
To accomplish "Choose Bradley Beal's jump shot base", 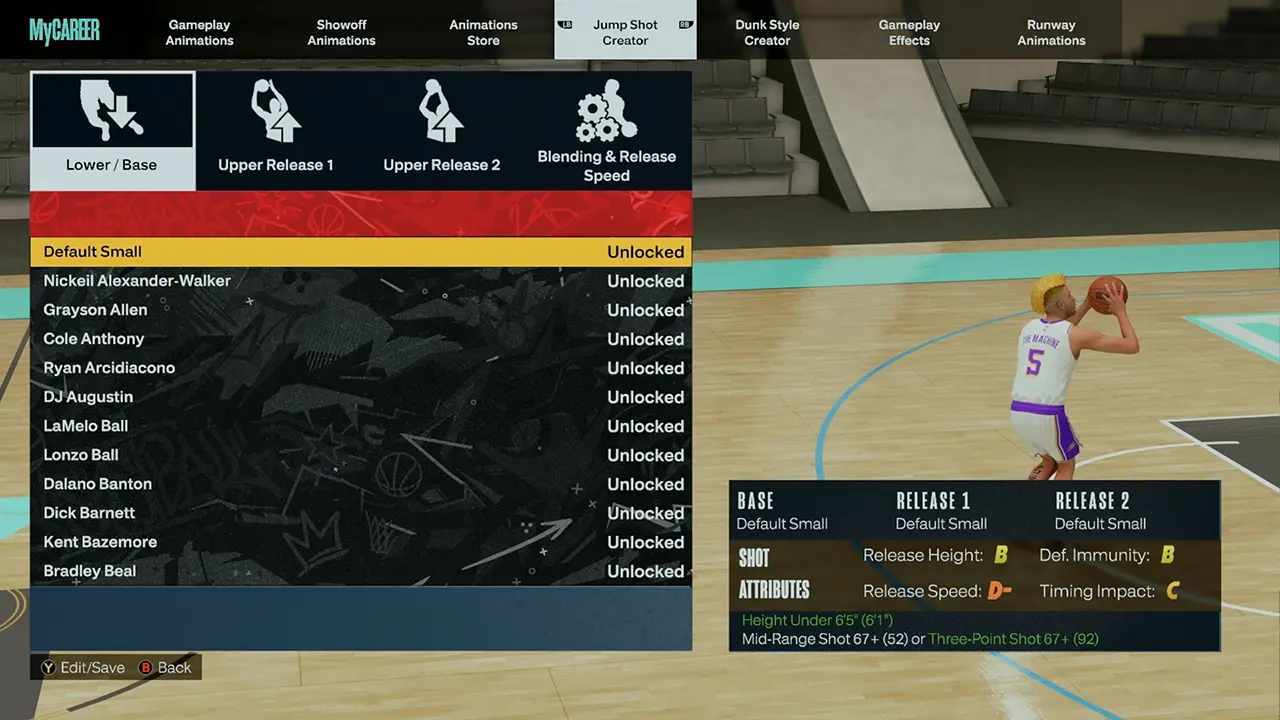I will tap(360, 571).
